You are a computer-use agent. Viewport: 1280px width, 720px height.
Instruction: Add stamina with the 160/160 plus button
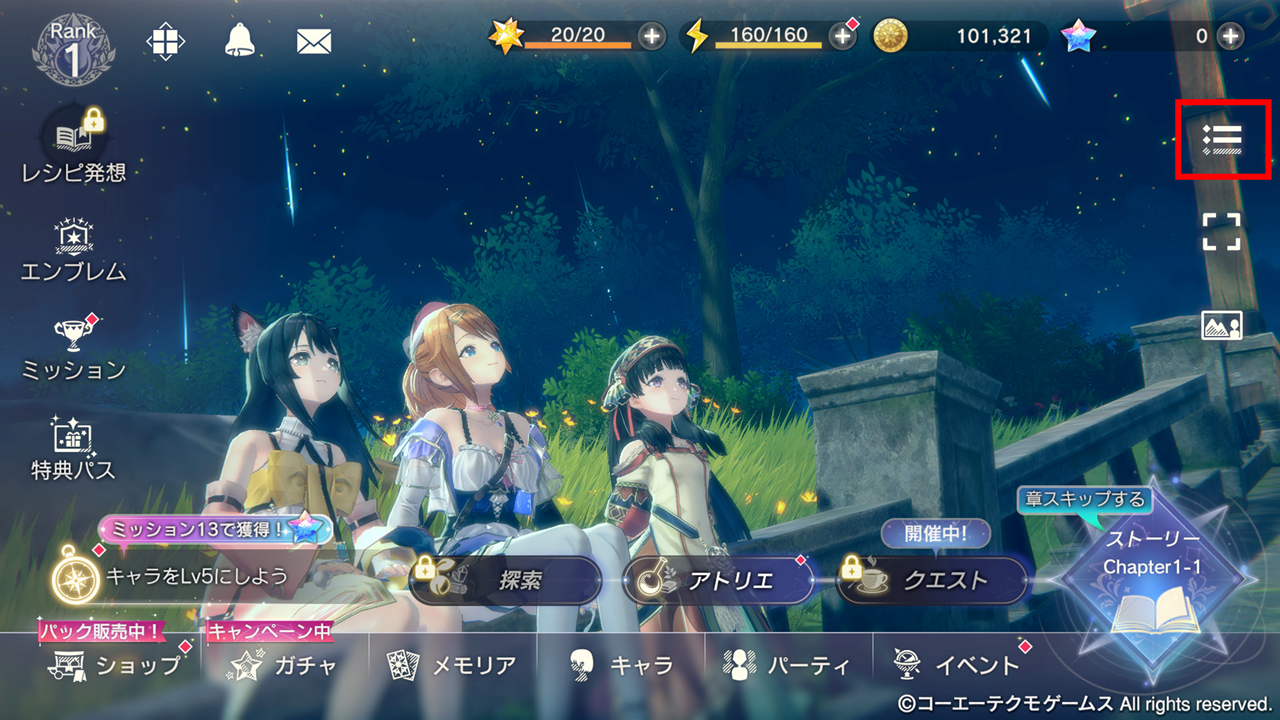pos(843,37)
